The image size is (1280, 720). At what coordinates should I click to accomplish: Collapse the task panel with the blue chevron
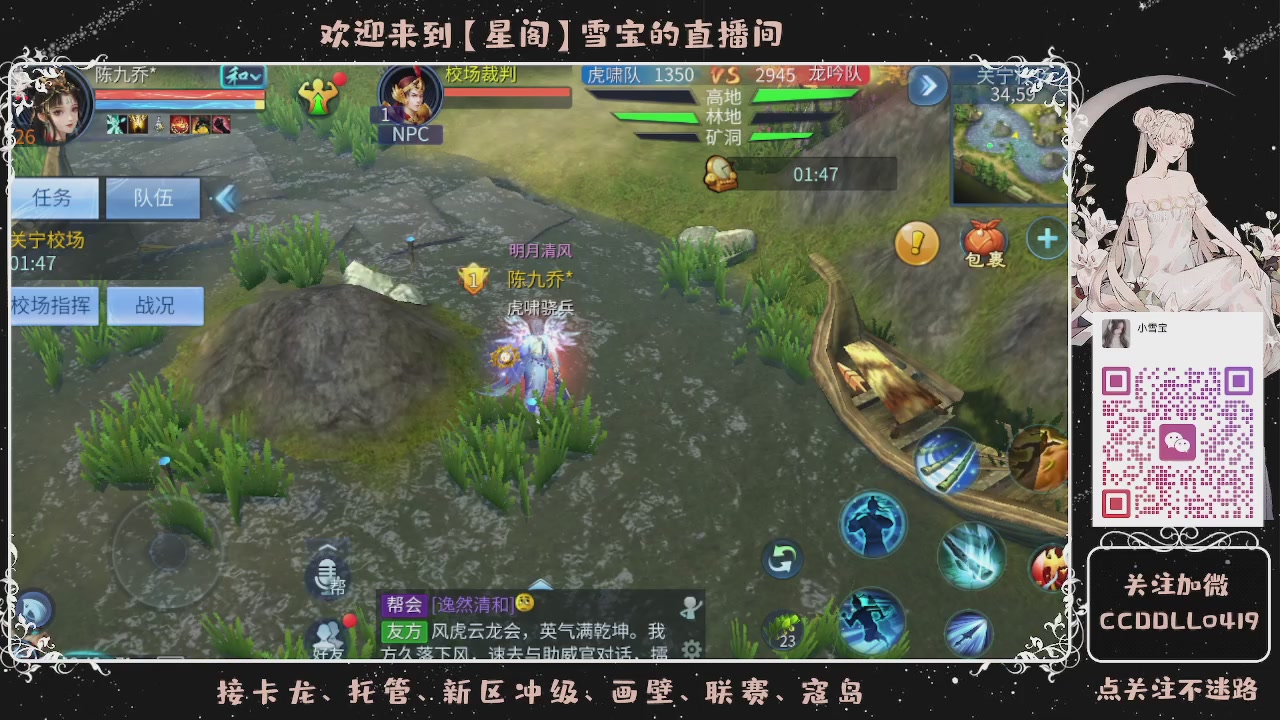pyautogui.click(x=225, y=199)
